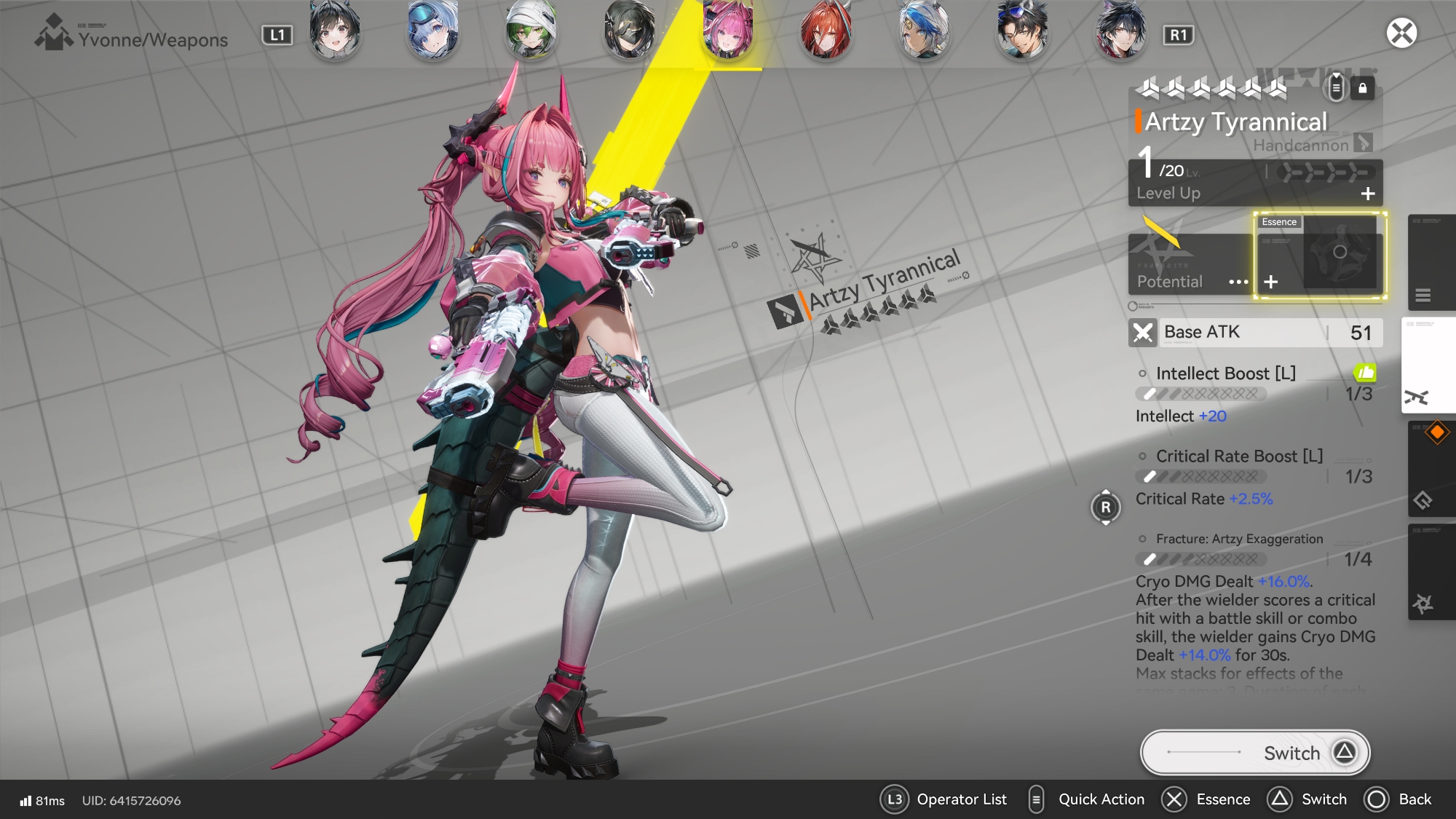
Task: Pick the green-haired operator with white hood
Action: (x=531, y=31)
